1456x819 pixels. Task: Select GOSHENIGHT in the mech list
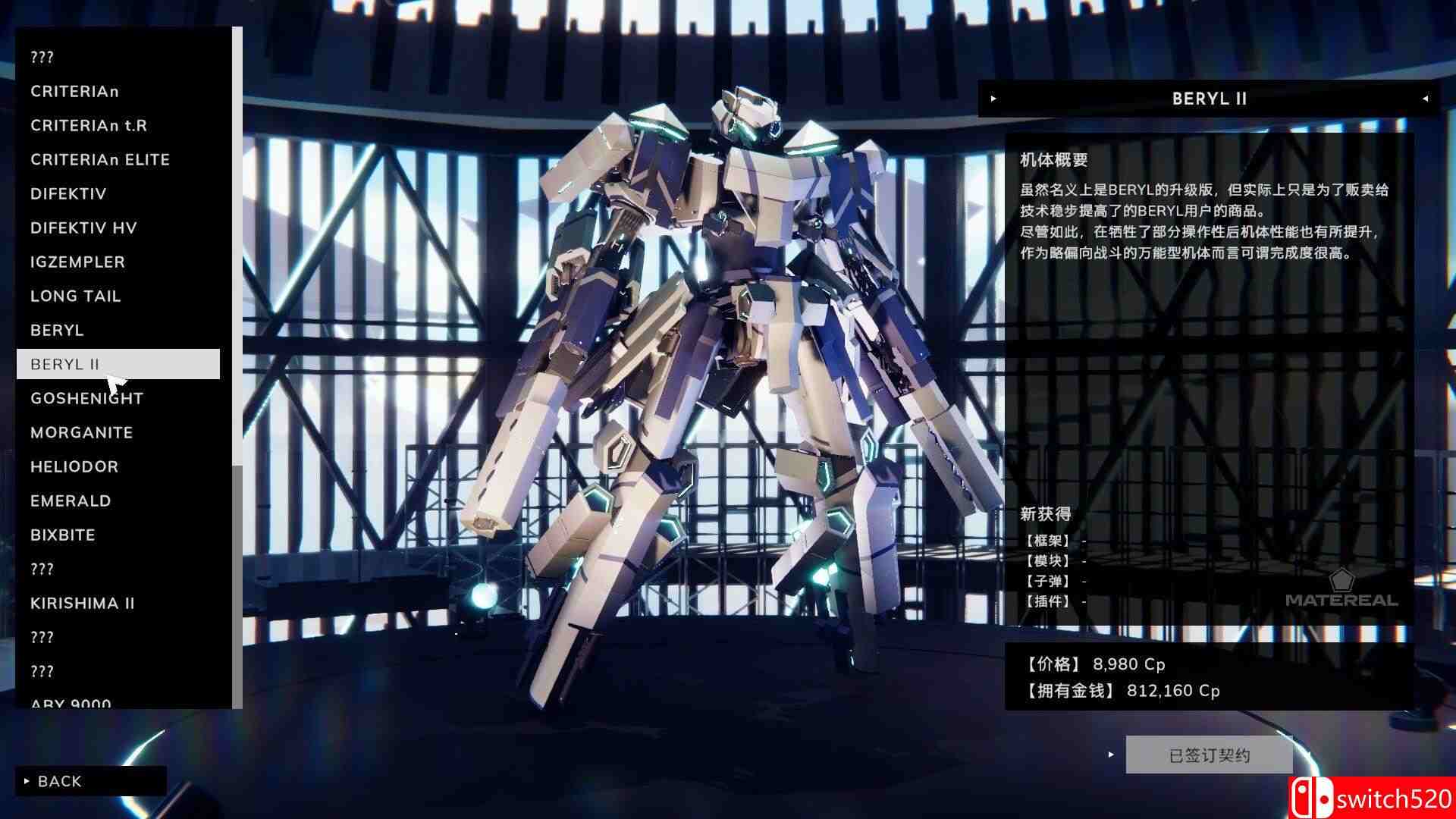click(86, 398)
